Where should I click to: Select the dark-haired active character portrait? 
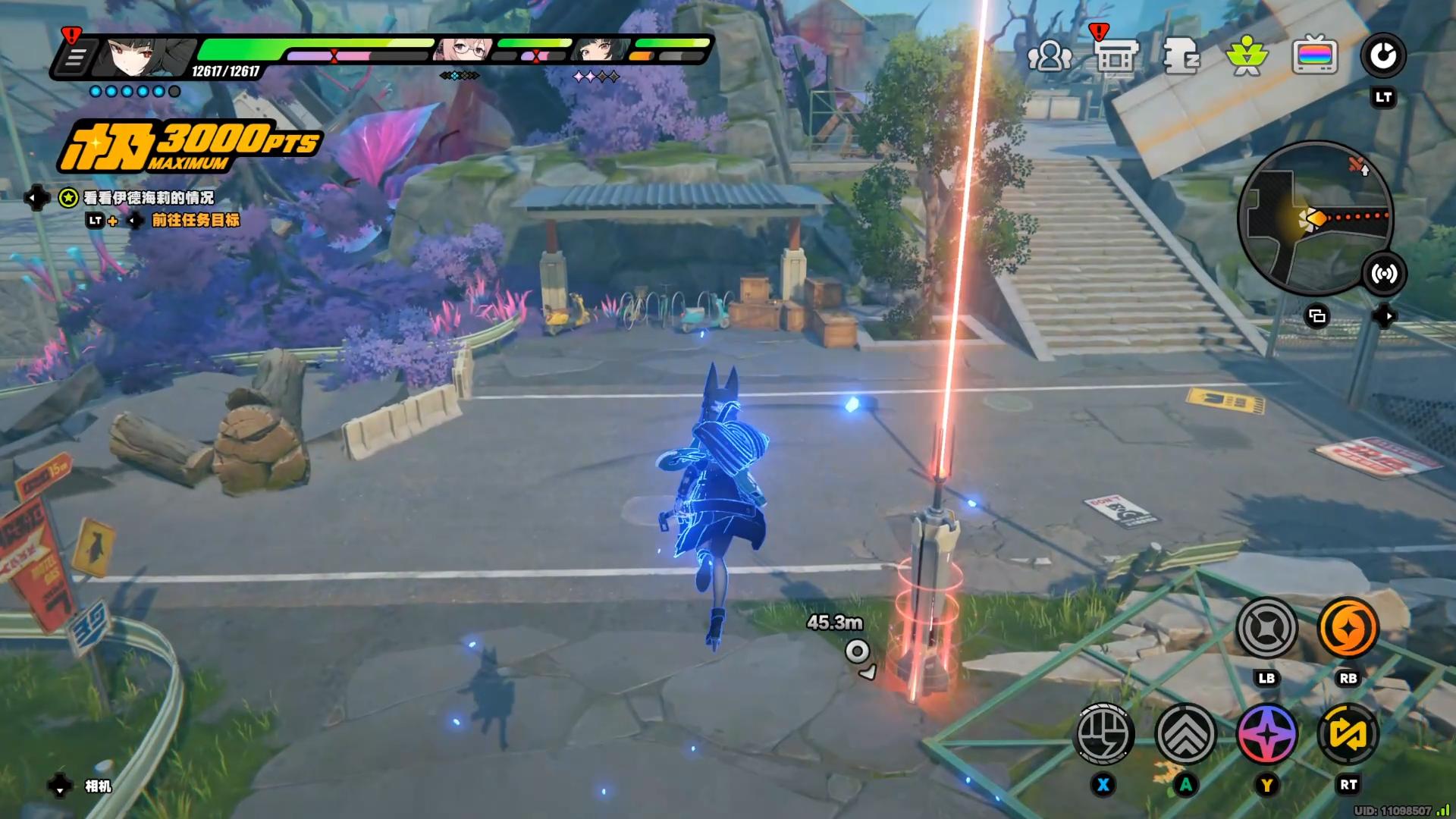(x=140, y=56)
